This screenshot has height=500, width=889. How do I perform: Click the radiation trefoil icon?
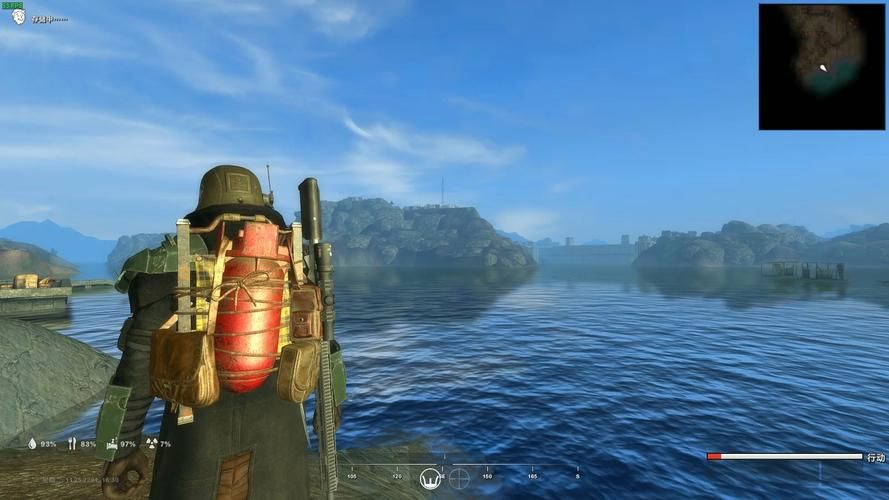click(x=151, y=443)
